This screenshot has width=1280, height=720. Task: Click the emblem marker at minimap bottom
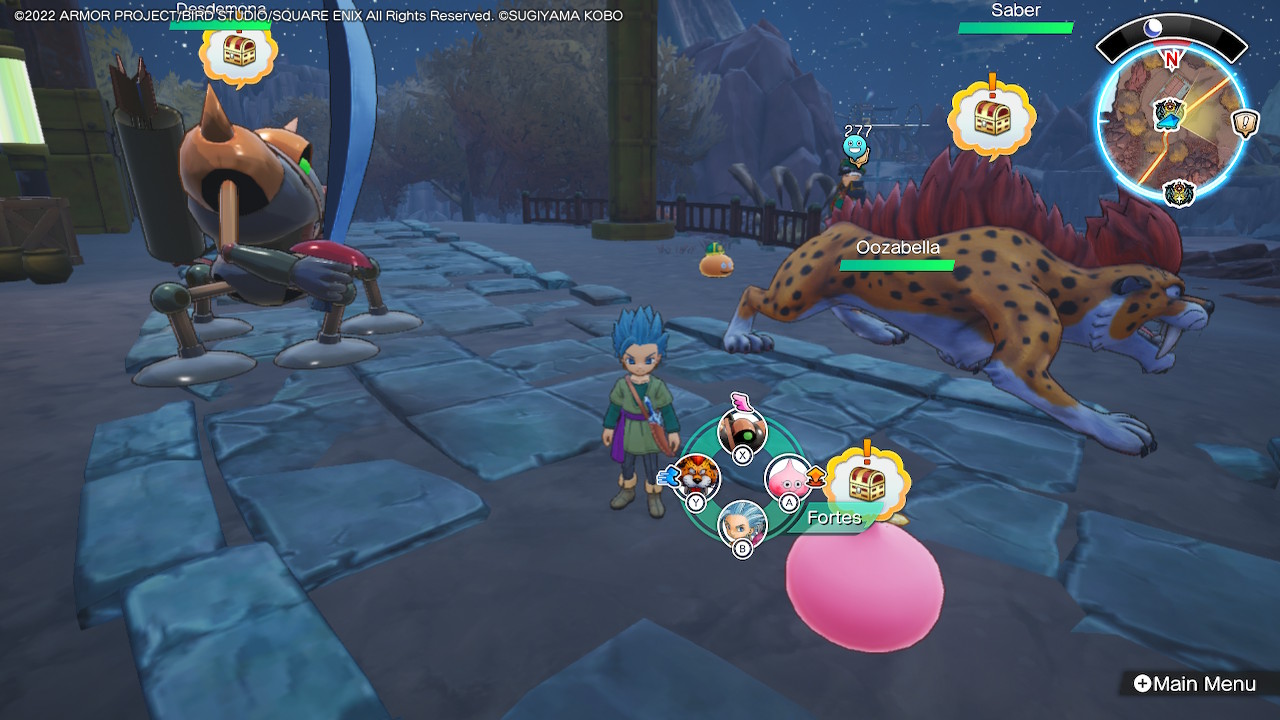pos(1179,193)
